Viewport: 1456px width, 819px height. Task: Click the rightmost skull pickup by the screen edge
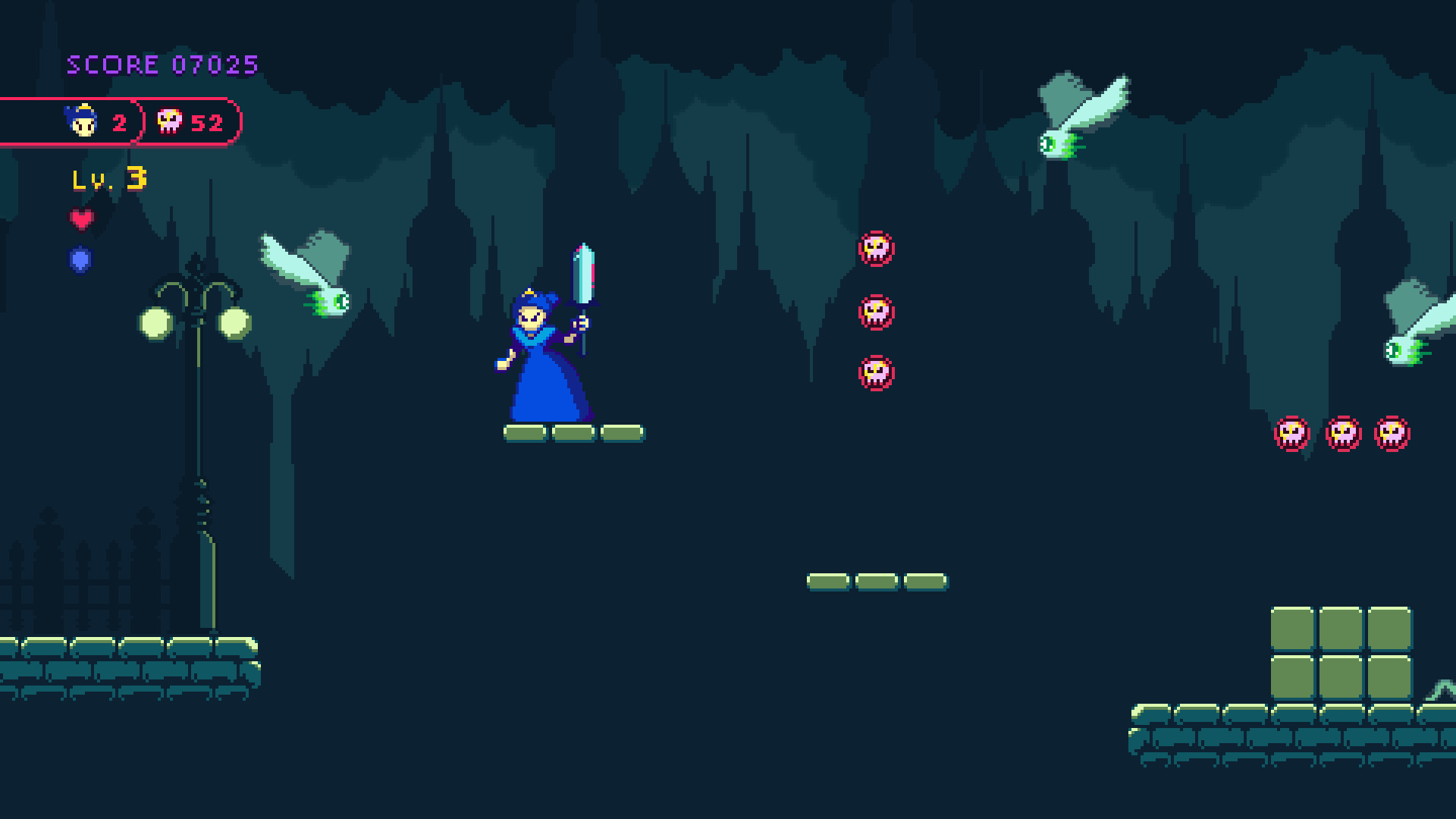coord(1394,432)
